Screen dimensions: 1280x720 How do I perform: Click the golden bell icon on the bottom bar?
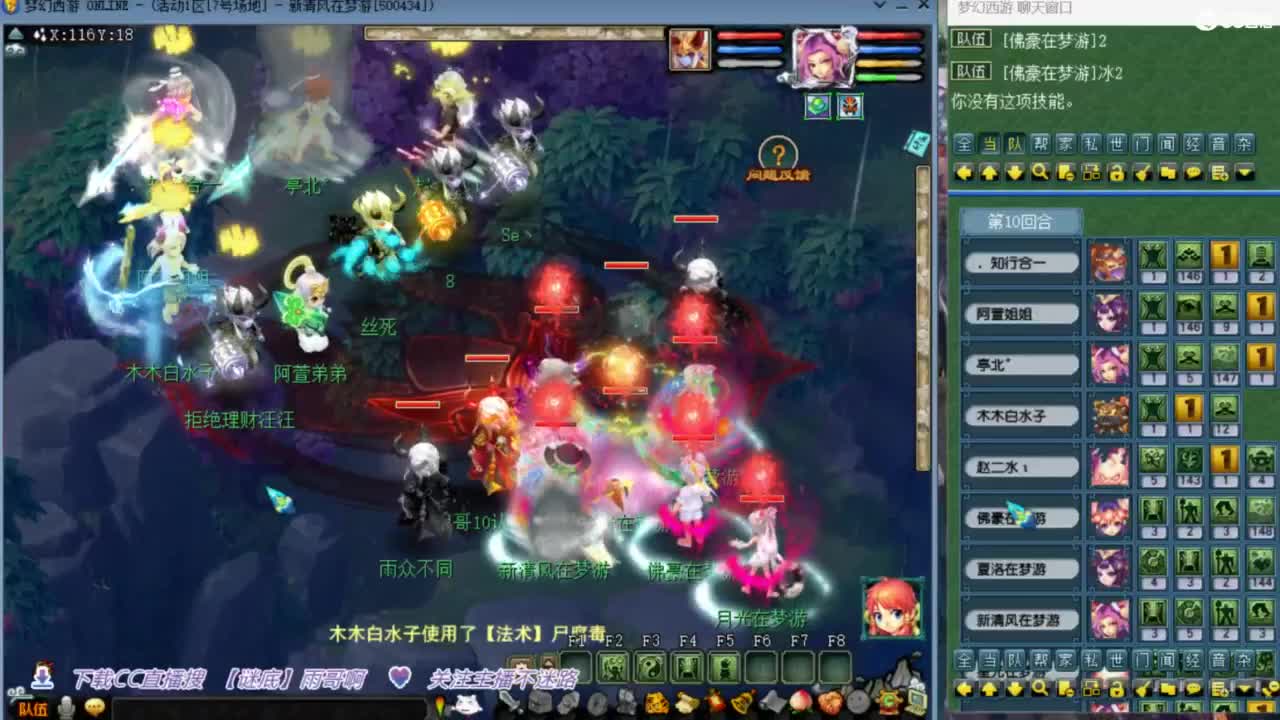[740, 701]
